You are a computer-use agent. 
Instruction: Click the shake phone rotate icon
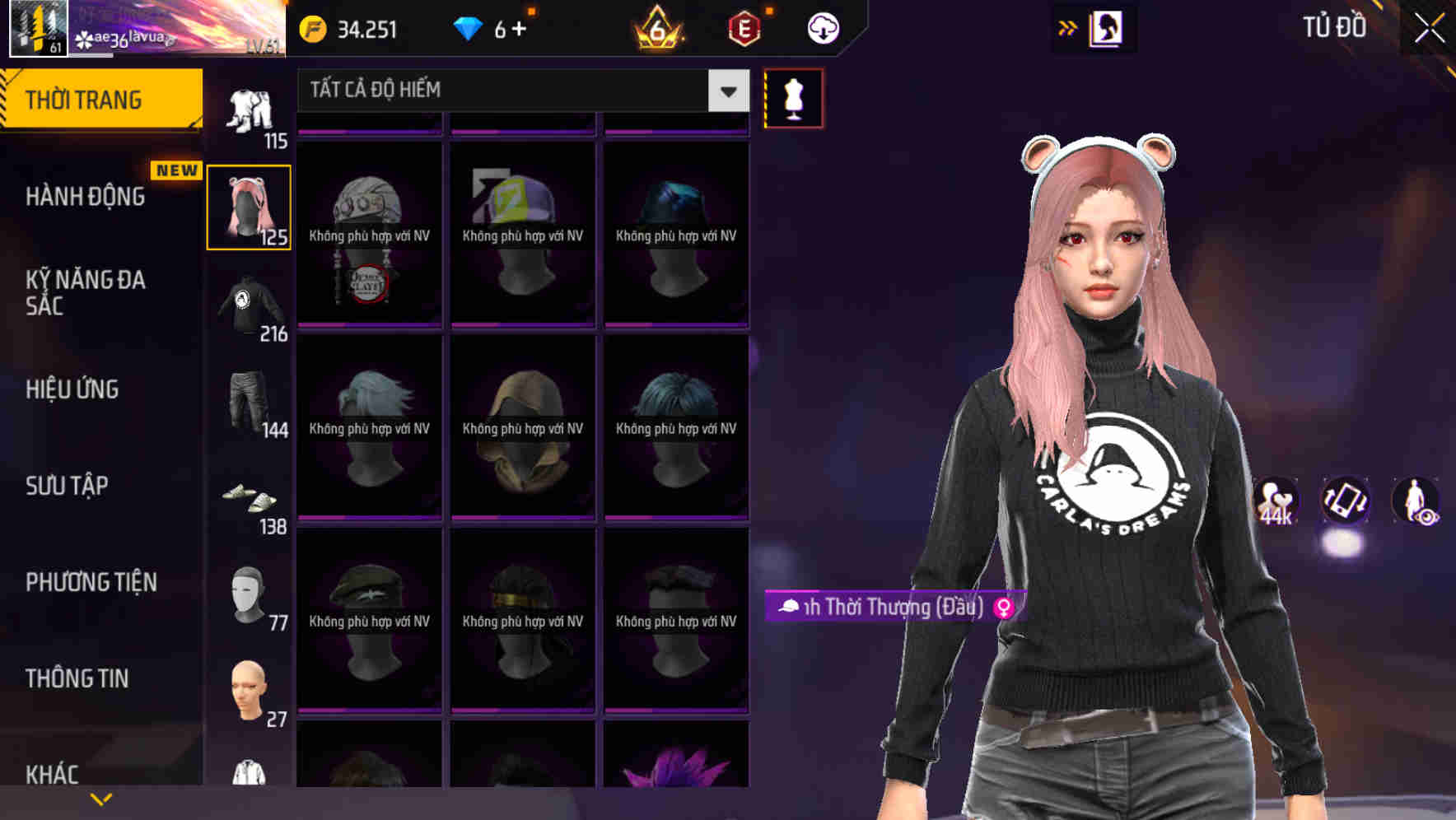[1344, 501]
